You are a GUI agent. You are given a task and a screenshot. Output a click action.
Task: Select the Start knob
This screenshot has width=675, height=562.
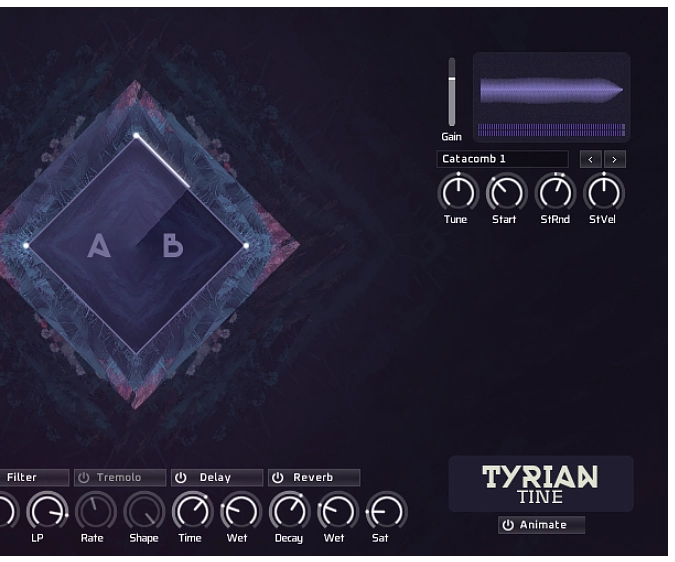point(506,192)
